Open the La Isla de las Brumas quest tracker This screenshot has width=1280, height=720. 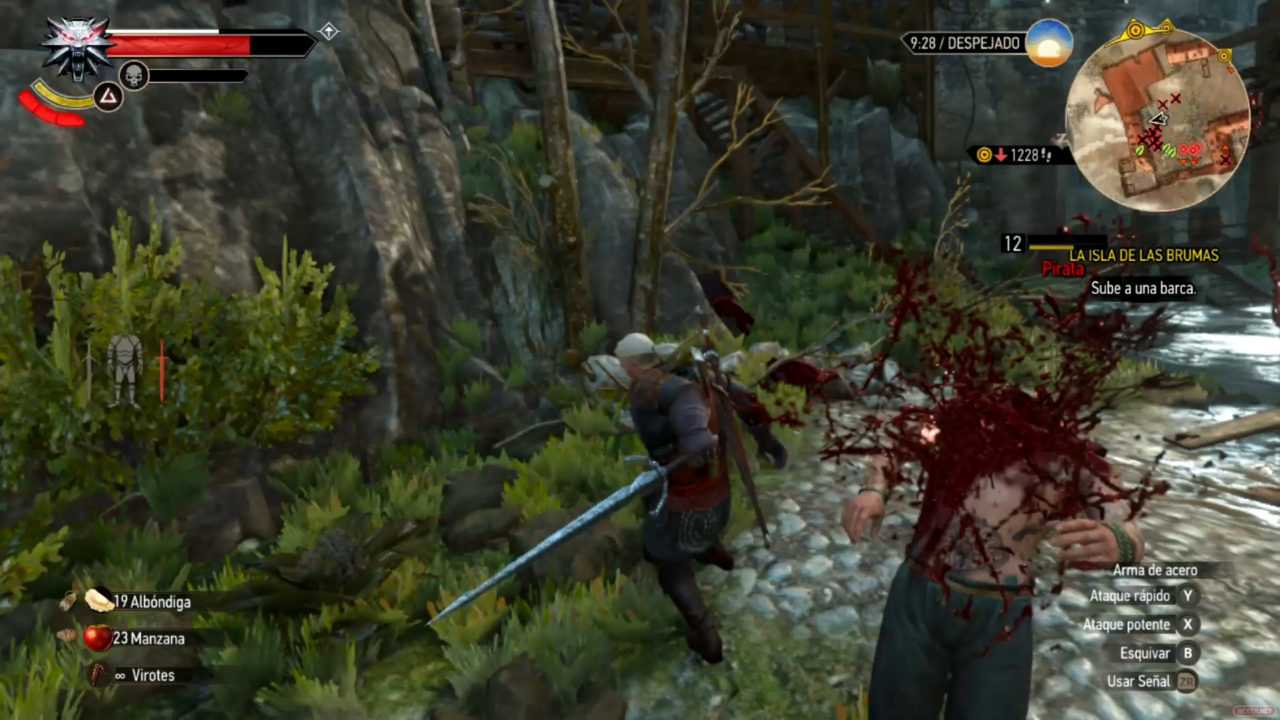(x=1144, y=255)
